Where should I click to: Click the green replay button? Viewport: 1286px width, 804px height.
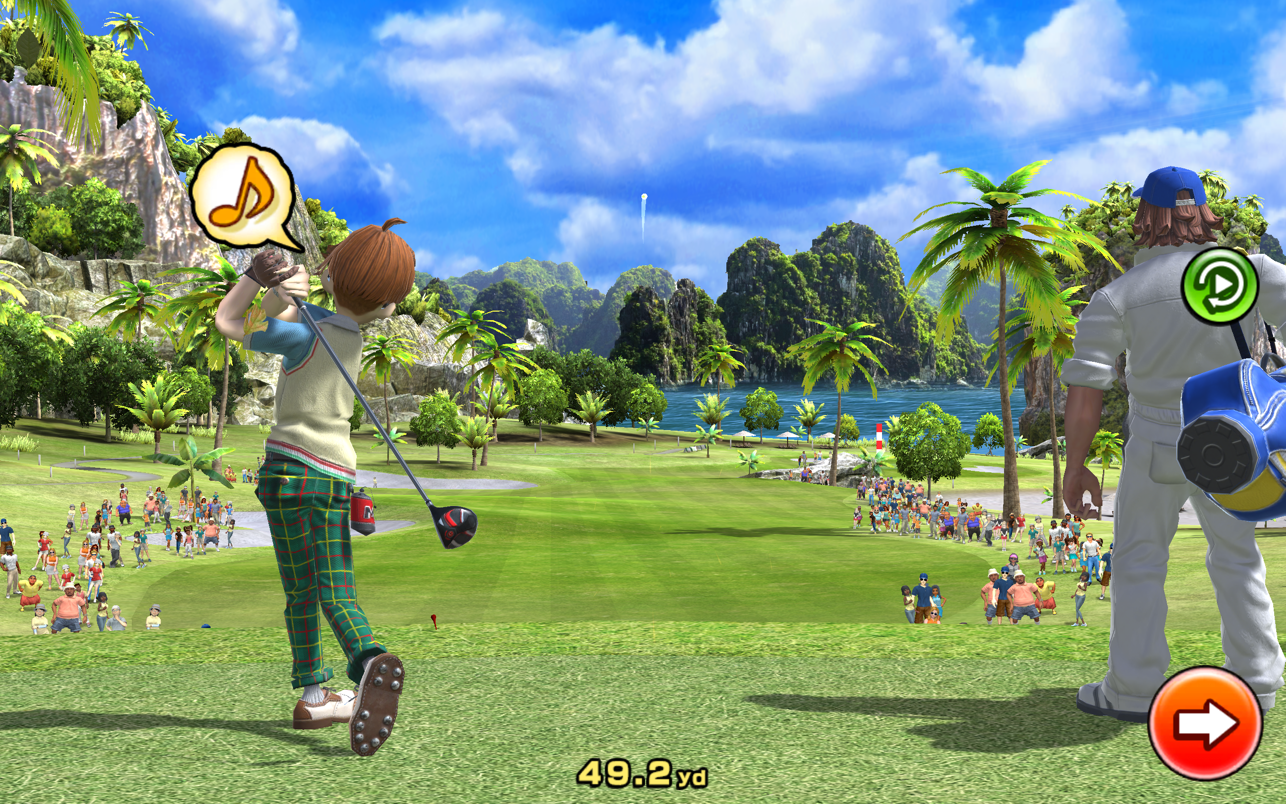point(1219,285)
